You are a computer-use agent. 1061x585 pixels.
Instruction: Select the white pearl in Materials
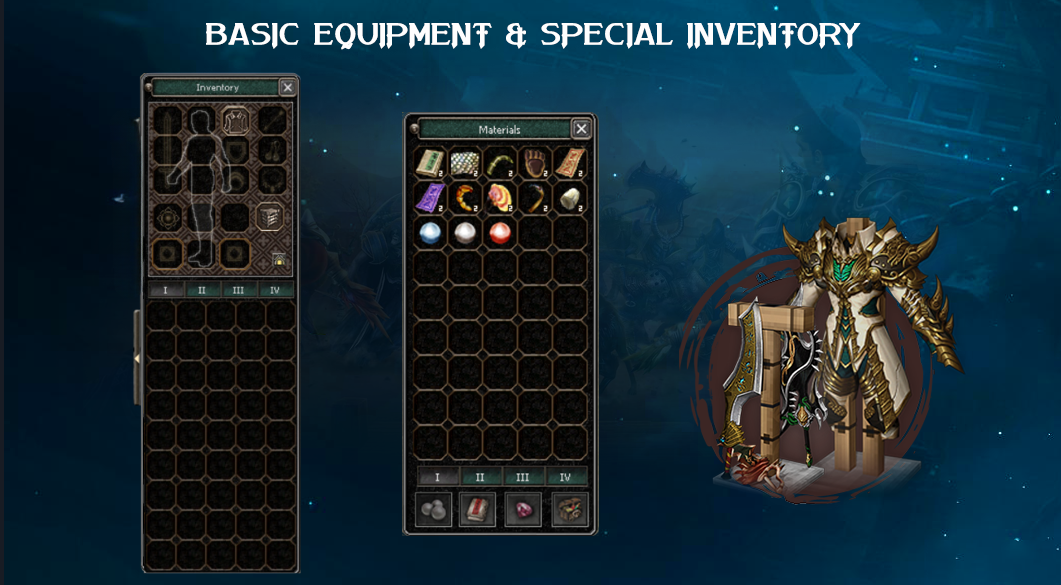(x=466, y=233)
